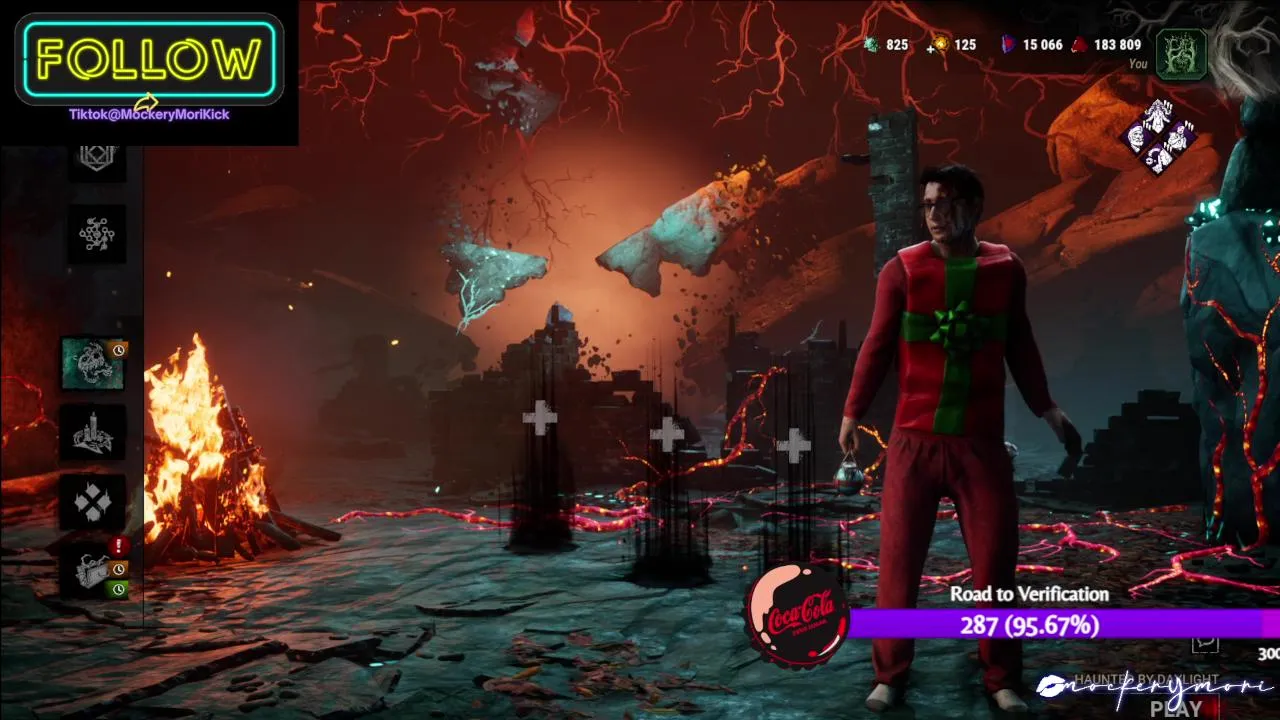Viewport: 1280px width, 720px height.
Task: Open the Store chest icon
Action: pyautogui.click(x=95, y=571)
